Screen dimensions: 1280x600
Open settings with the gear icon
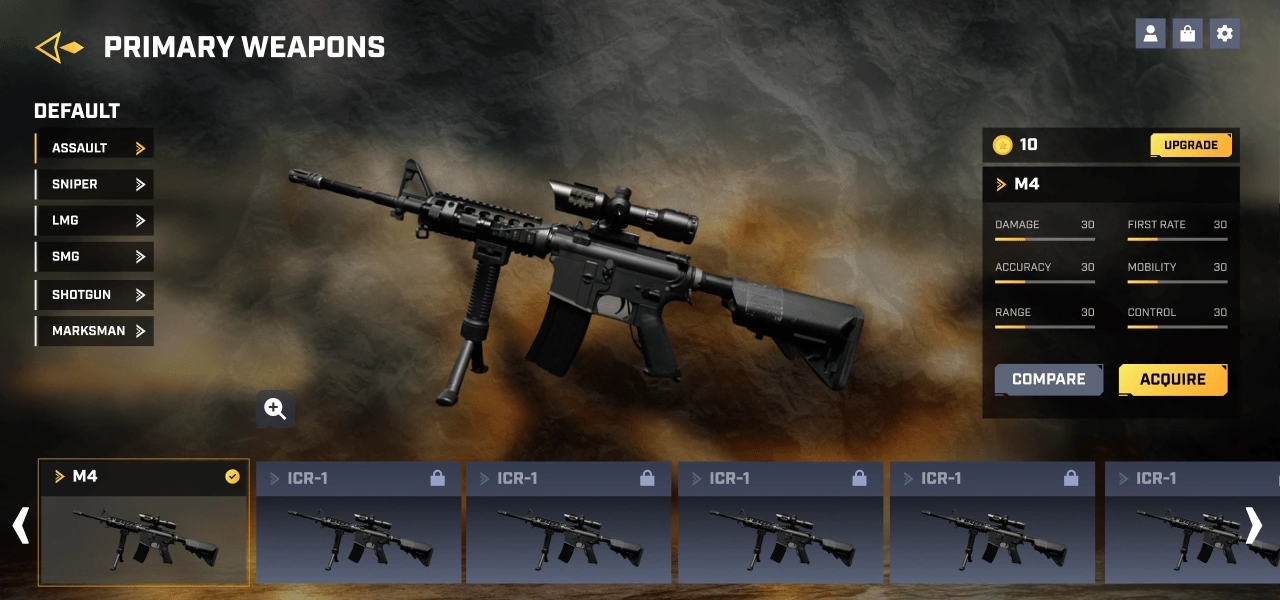coord(1224,34)
